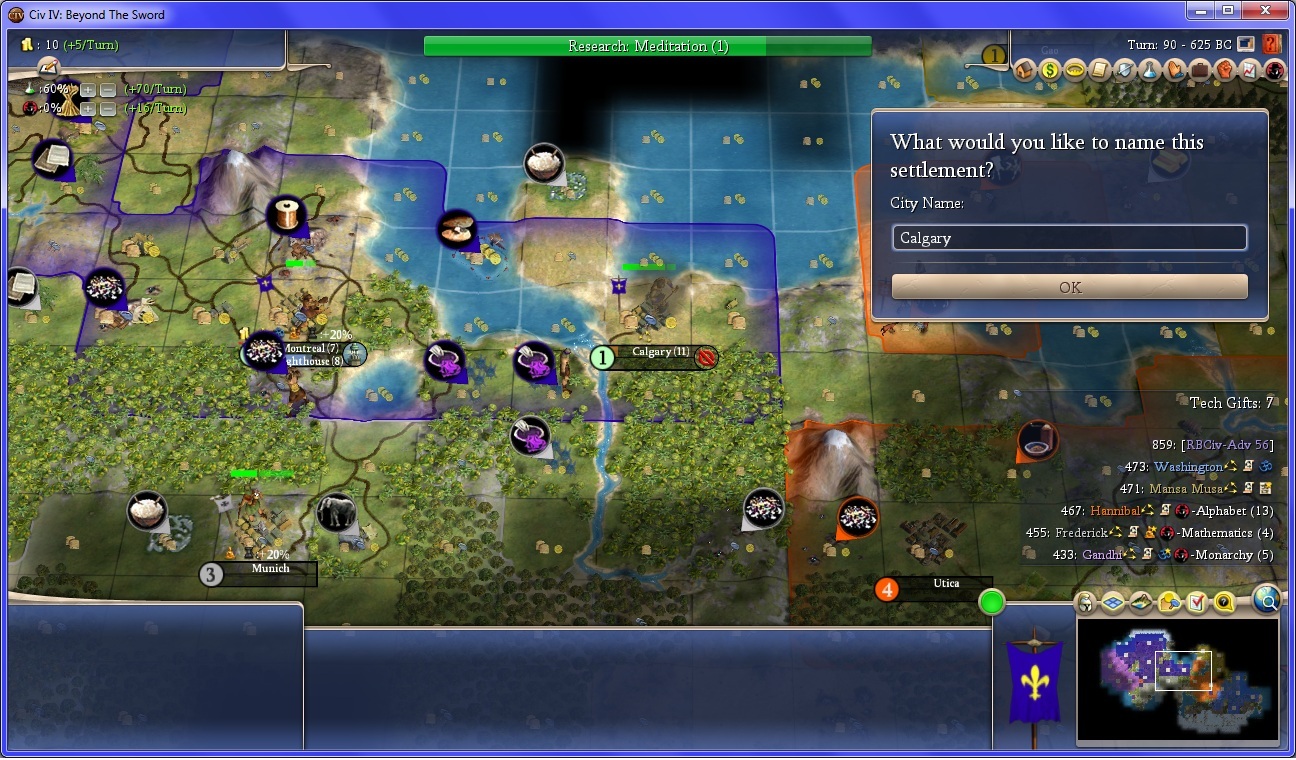Image resolution: width=1296 pixels, height=760 pixels.
Task: Open the Civilopedia question mark book
Action: click(x=1272, y=44)
